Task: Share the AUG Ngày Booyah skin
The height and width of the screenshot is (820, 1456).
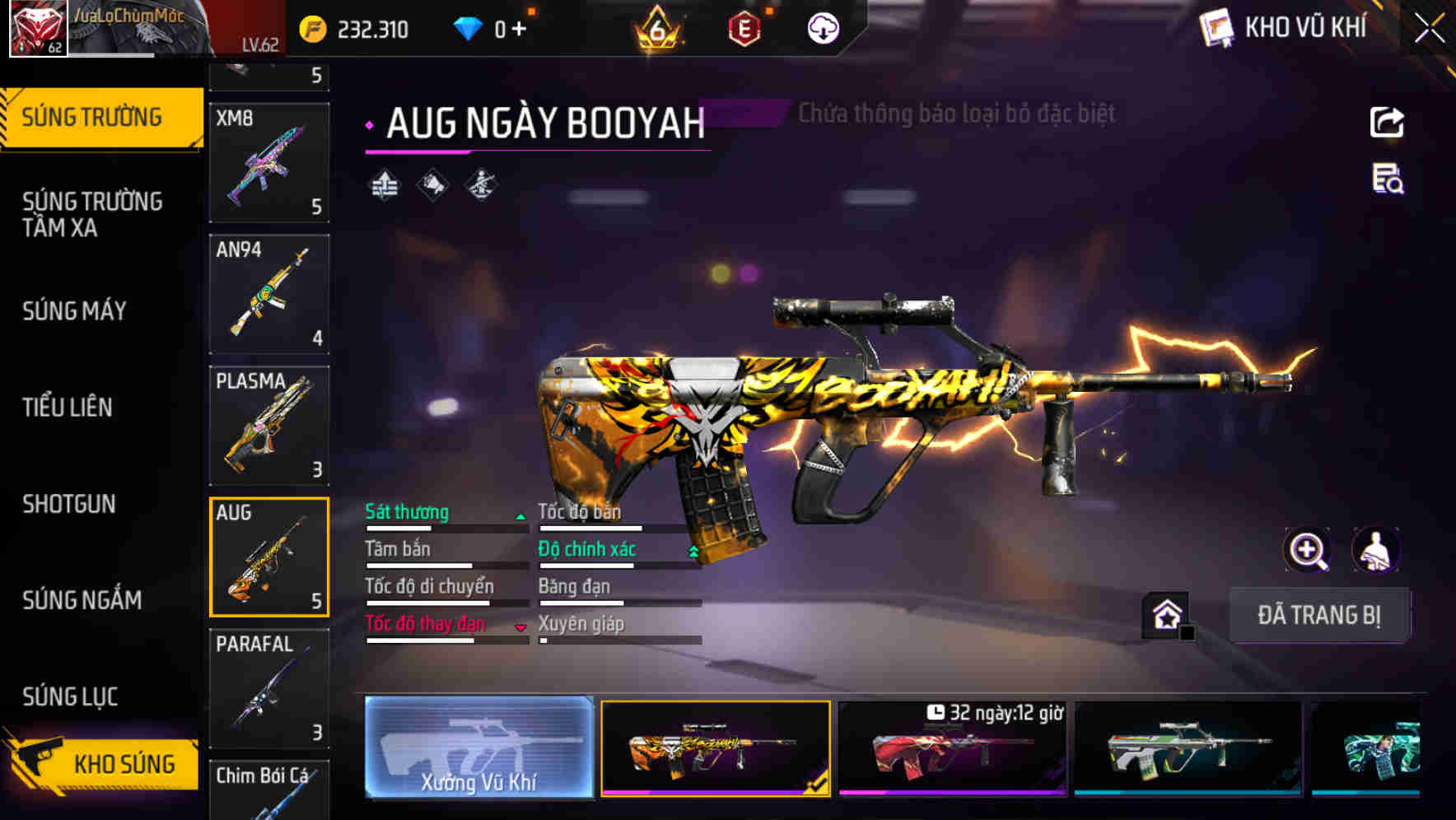Action: coord(1387,123)
